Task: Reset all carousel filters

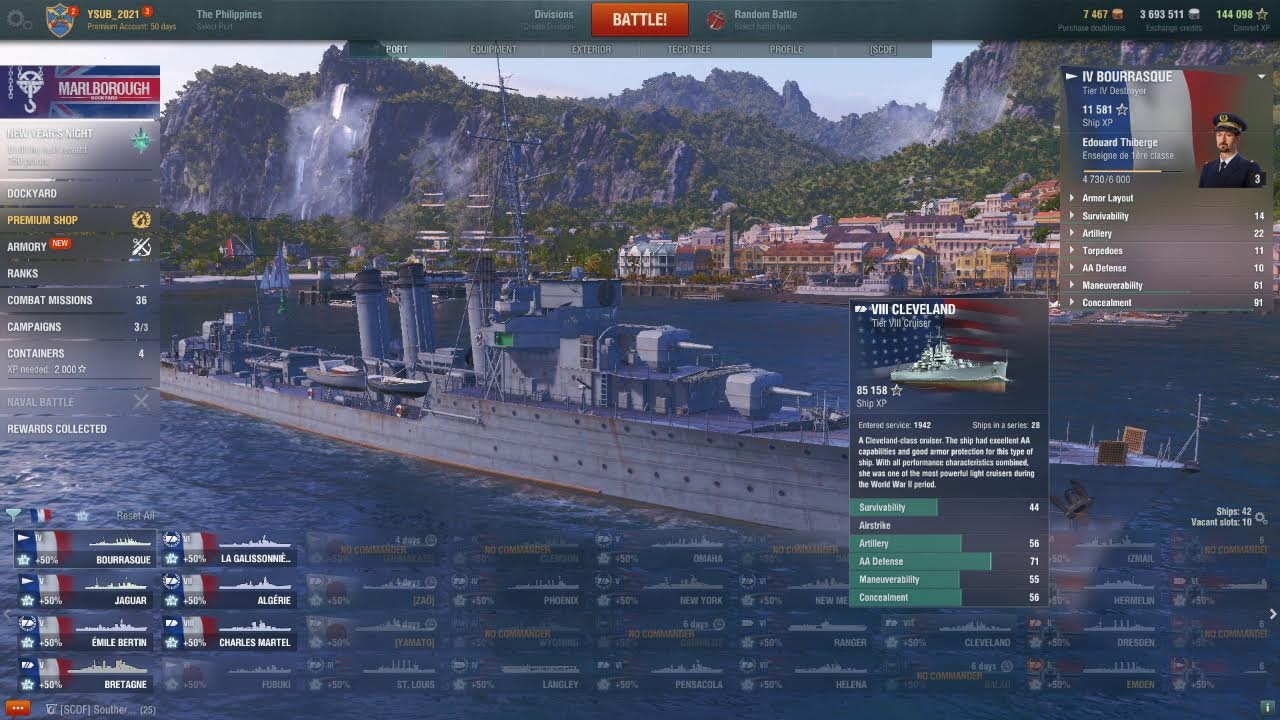Action: pyautogui.click(x=135, y=515)
